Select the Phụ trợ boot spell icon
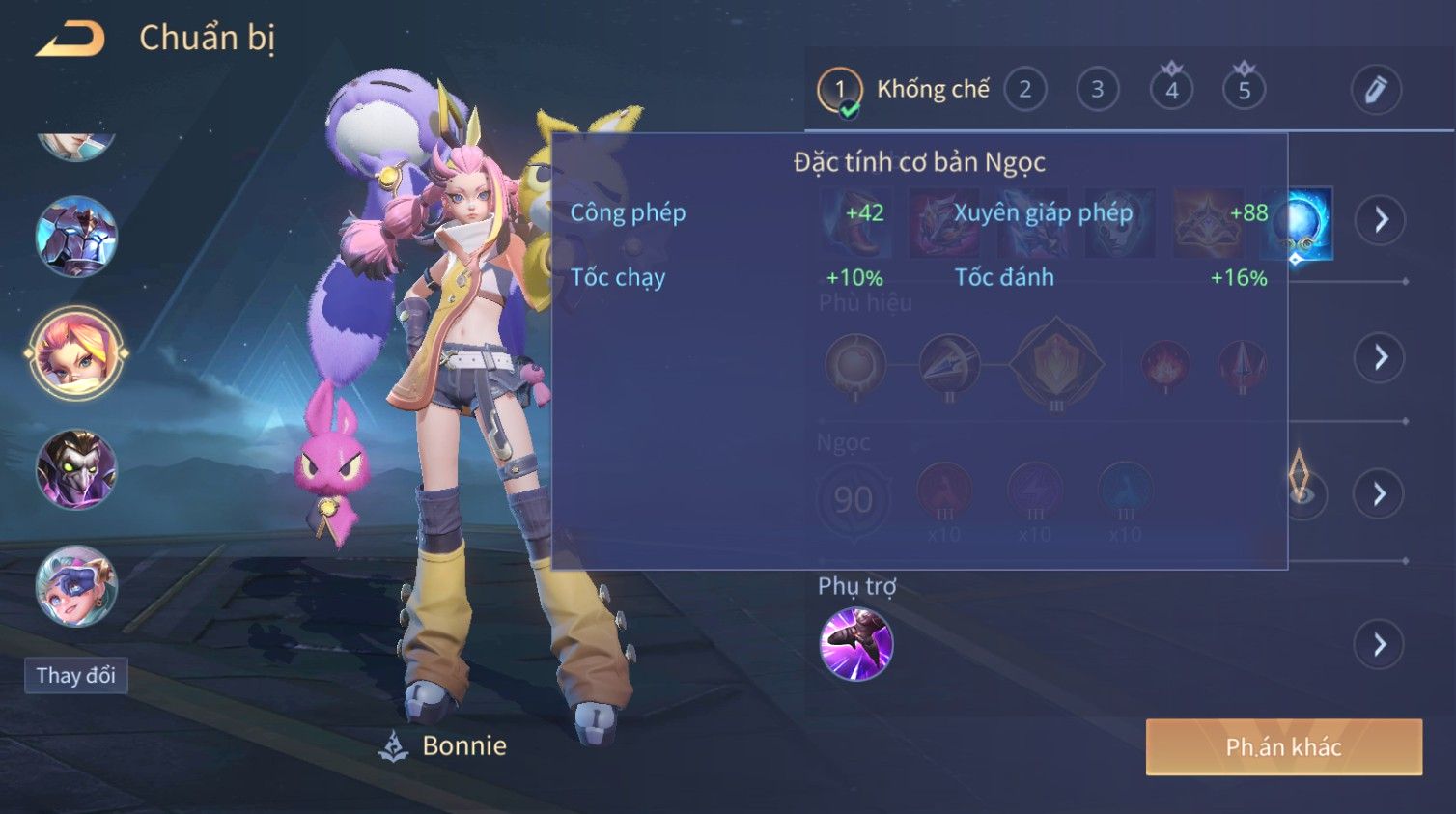This screenshot has height=814, width=1456. [855, 644]
